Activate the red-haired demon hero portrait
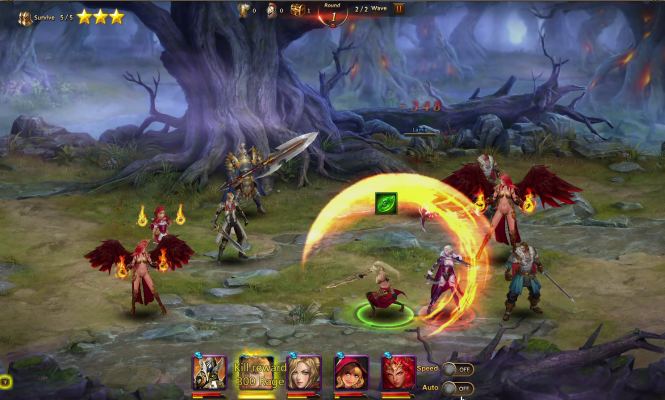The image size is (665, 400). pos(398,372)
